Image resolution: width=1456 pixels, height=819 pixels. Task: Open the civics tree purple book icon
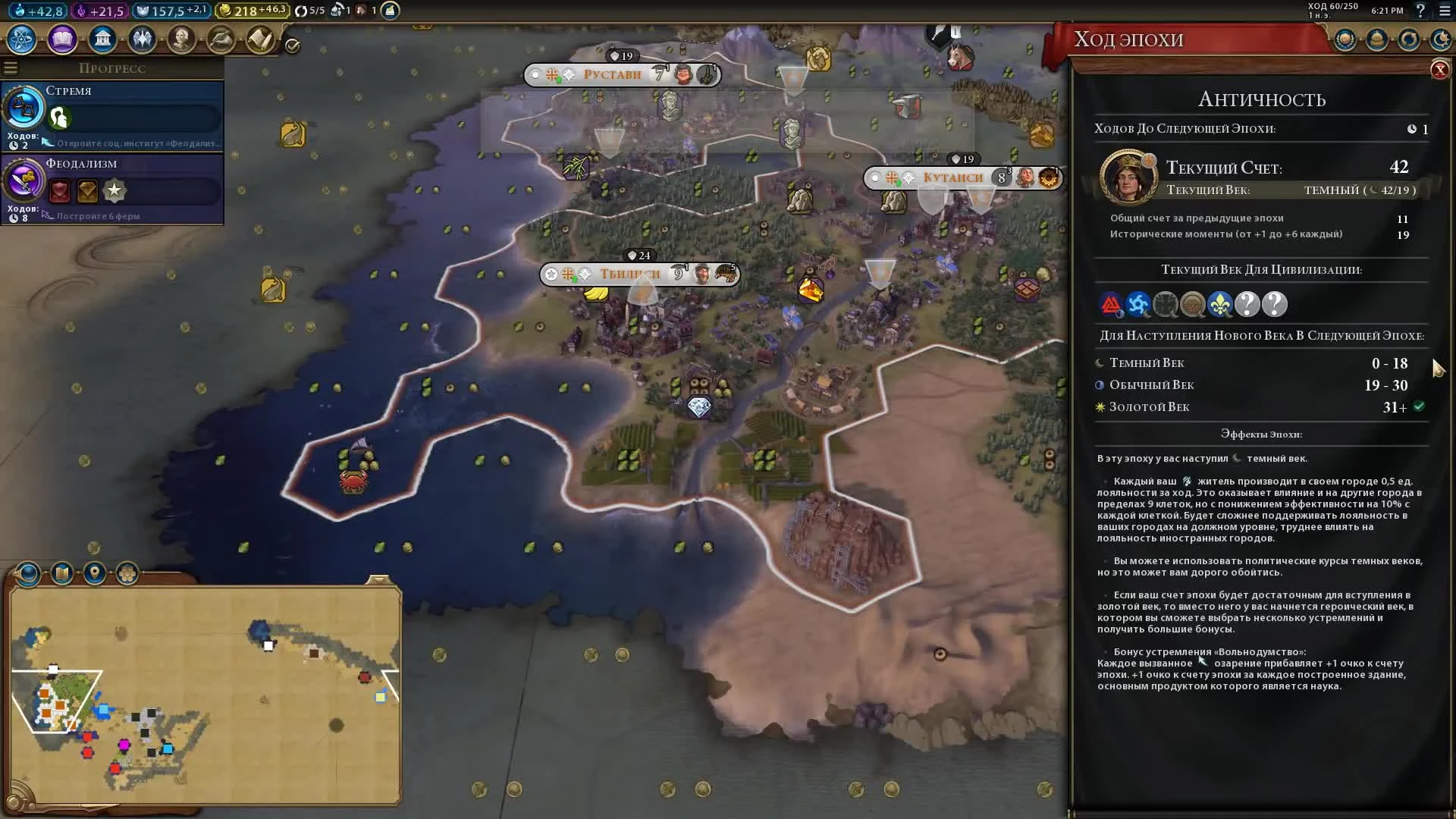pyautogui.click(x=61, y=39)
